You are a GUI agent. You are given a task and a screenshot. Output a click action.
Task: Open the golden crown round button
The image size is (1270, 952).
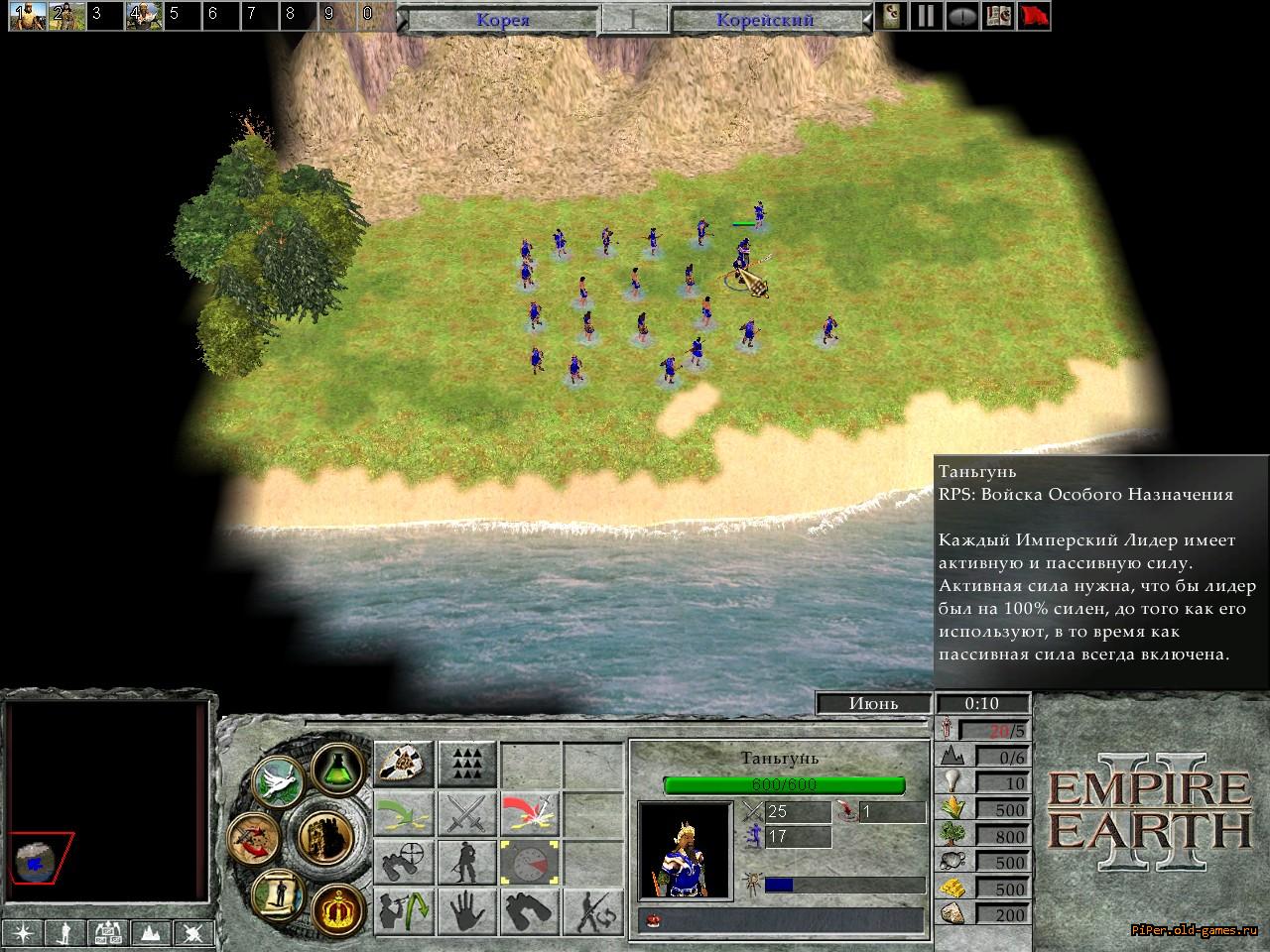336,905
